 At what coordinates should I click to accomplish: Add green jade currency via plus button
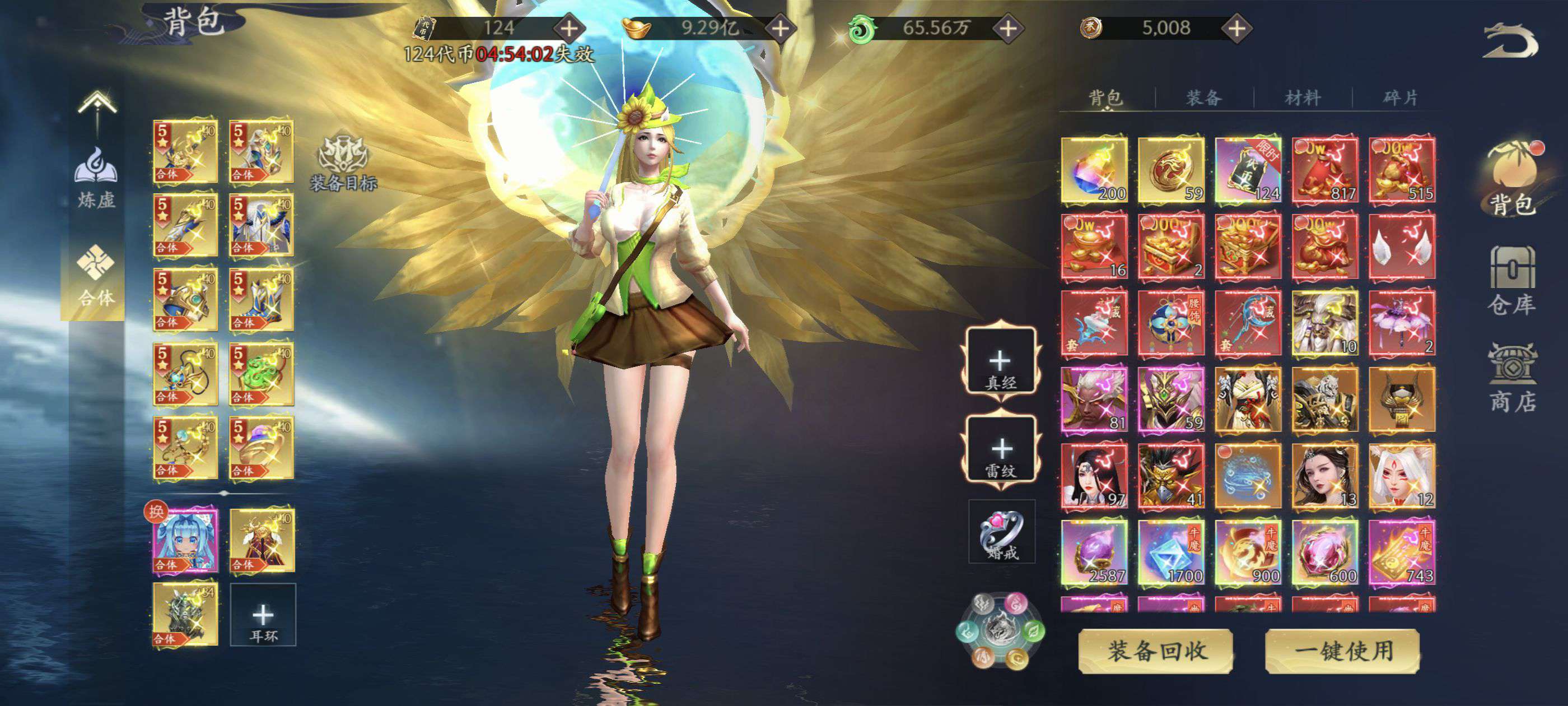1008,28
